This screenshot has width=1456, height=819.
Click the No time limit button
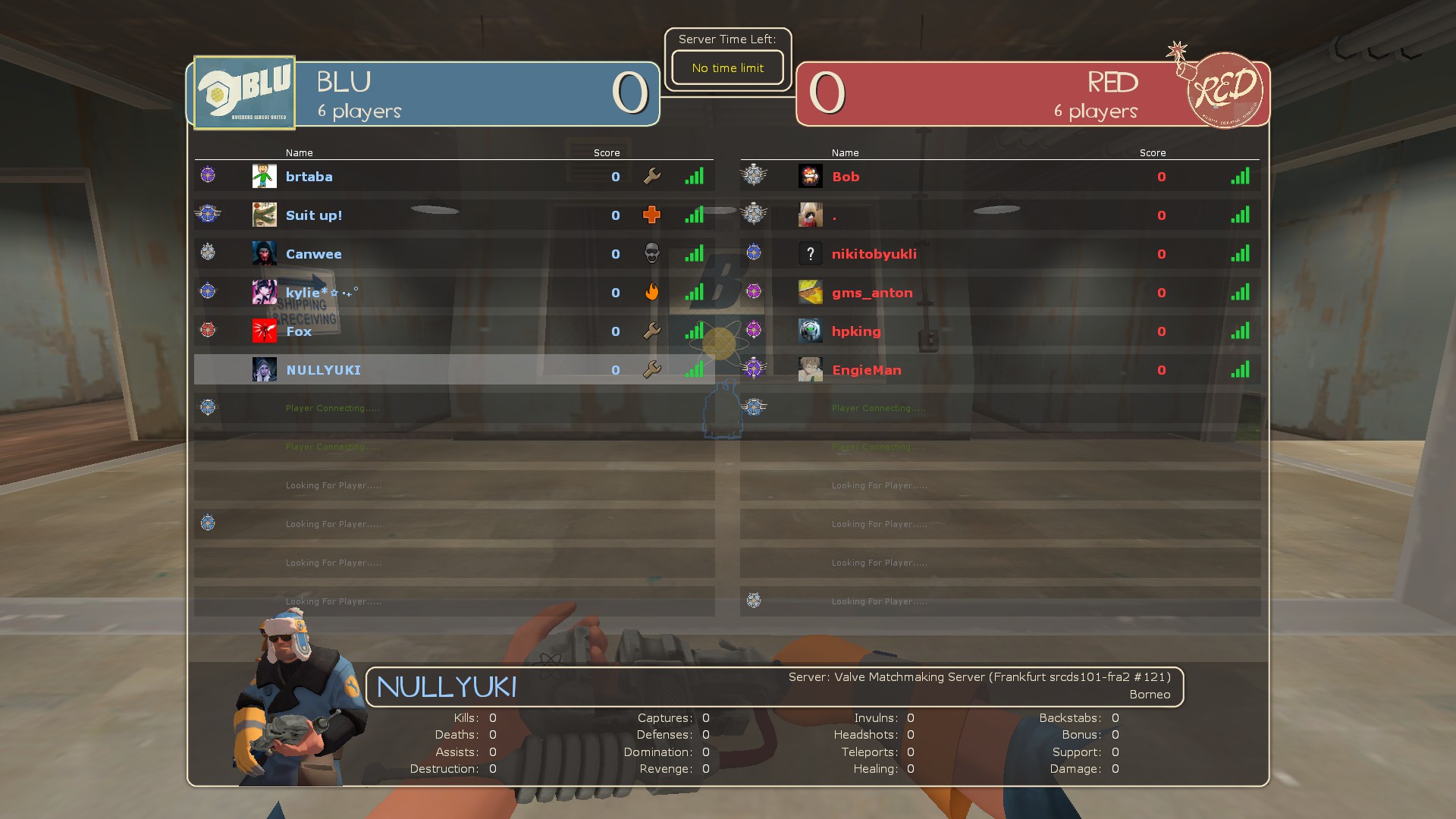click(x=726, y=67)
